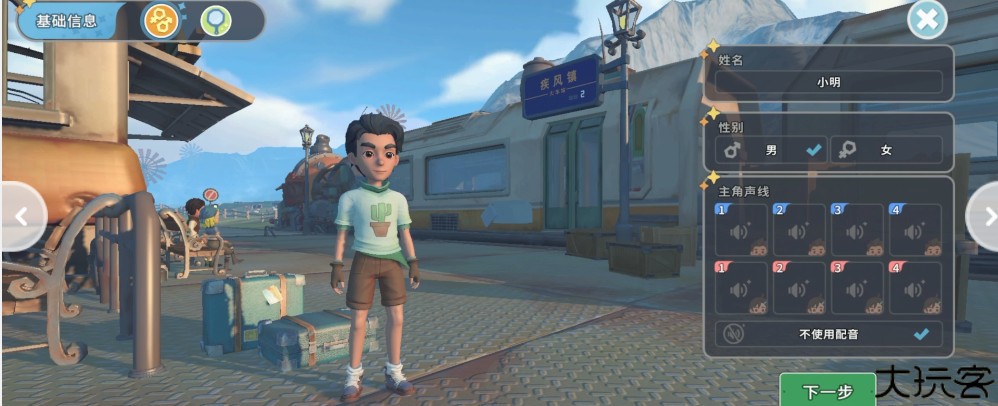This screenshot has width=998, height=406.
Task: Select the 女 female gender option
Action: coord(886,150)
